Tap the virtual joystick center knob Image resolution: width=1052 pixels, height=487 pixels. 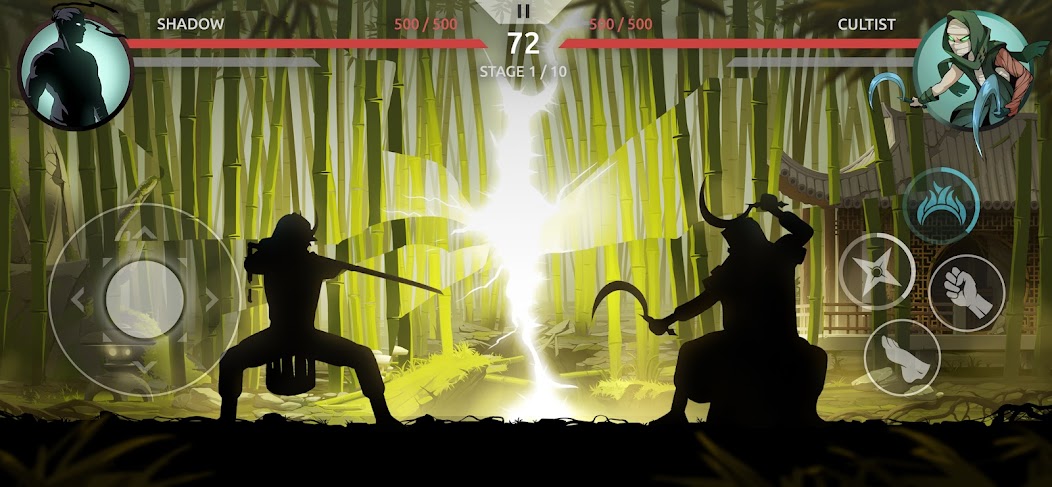click(x=144, y=298)
